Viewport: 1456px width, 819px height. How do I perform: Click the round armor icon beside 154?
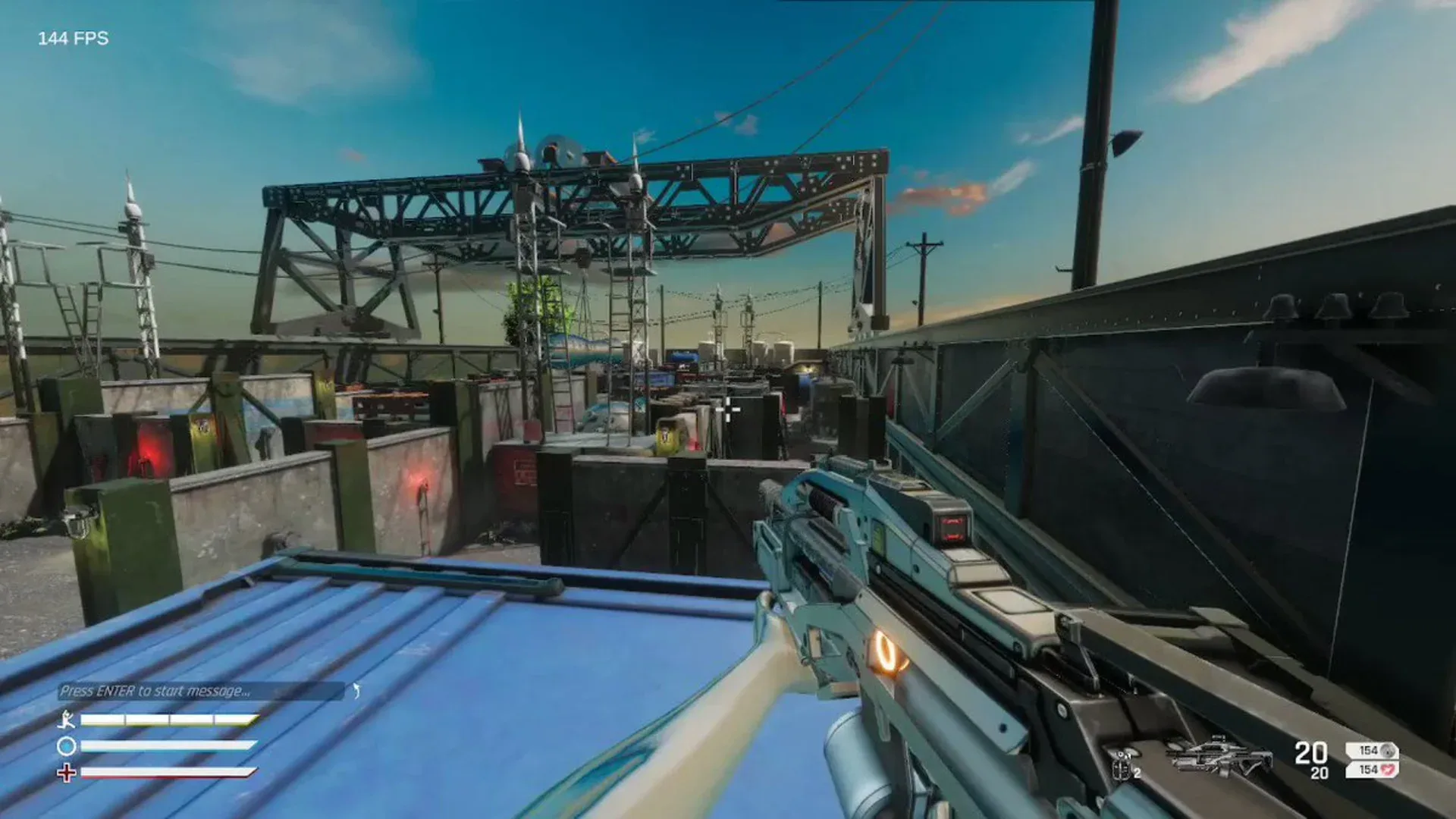pos(1389,752)
